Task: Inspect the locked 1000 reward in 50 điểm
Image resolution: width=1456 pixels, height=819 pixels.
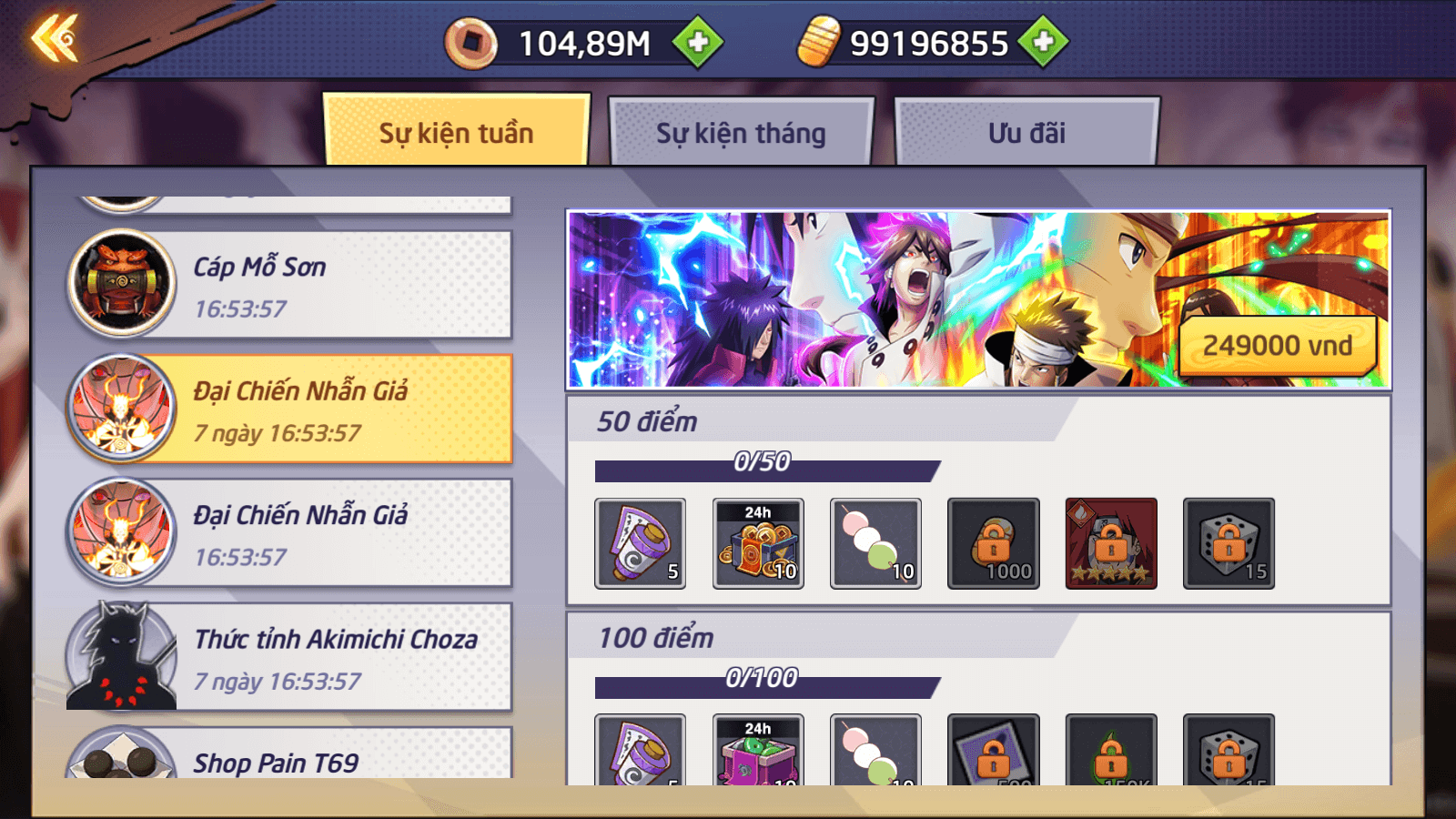Action: 993,543
